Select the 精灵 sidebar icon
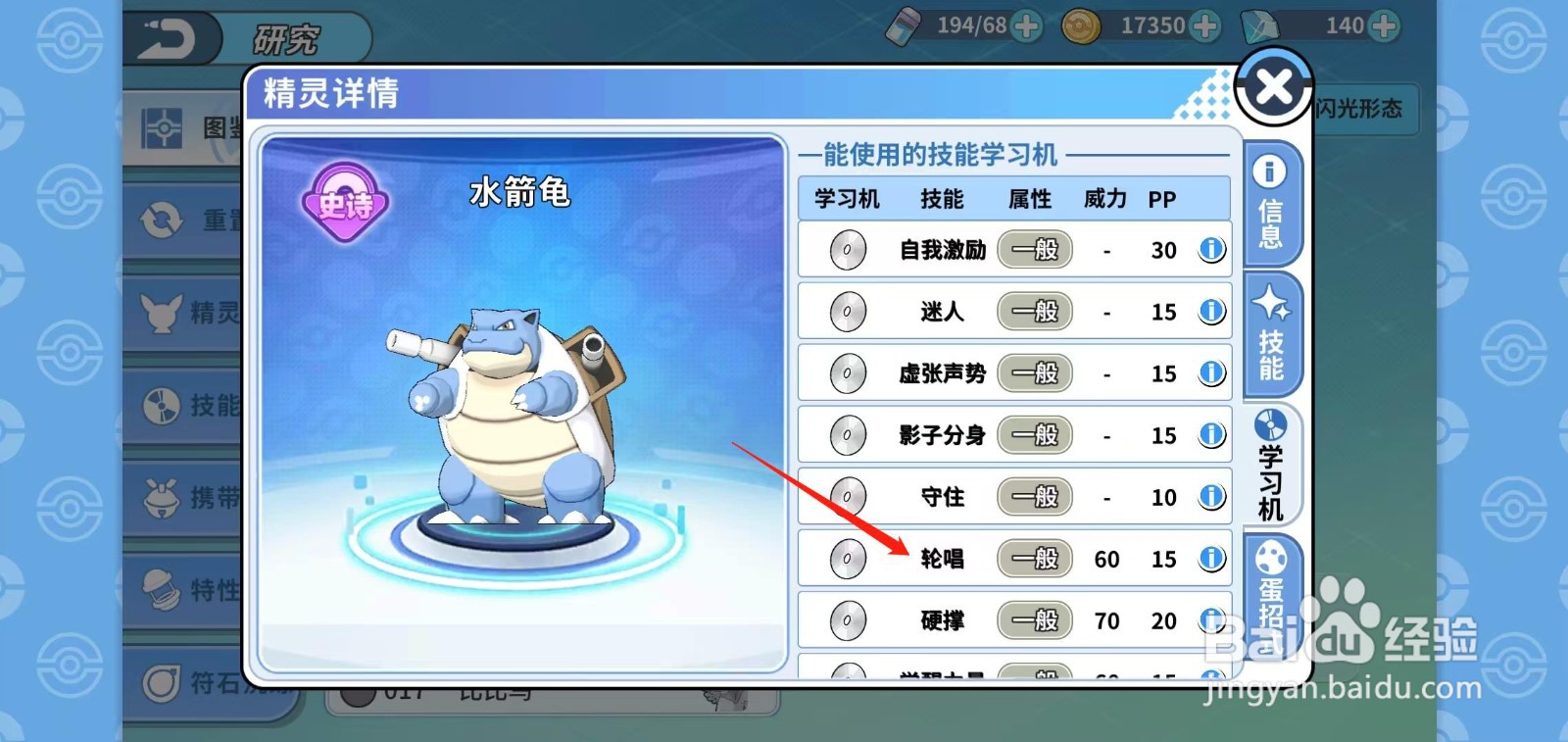The height and width of the screenshot is (742, 1568). click(162, 314)
